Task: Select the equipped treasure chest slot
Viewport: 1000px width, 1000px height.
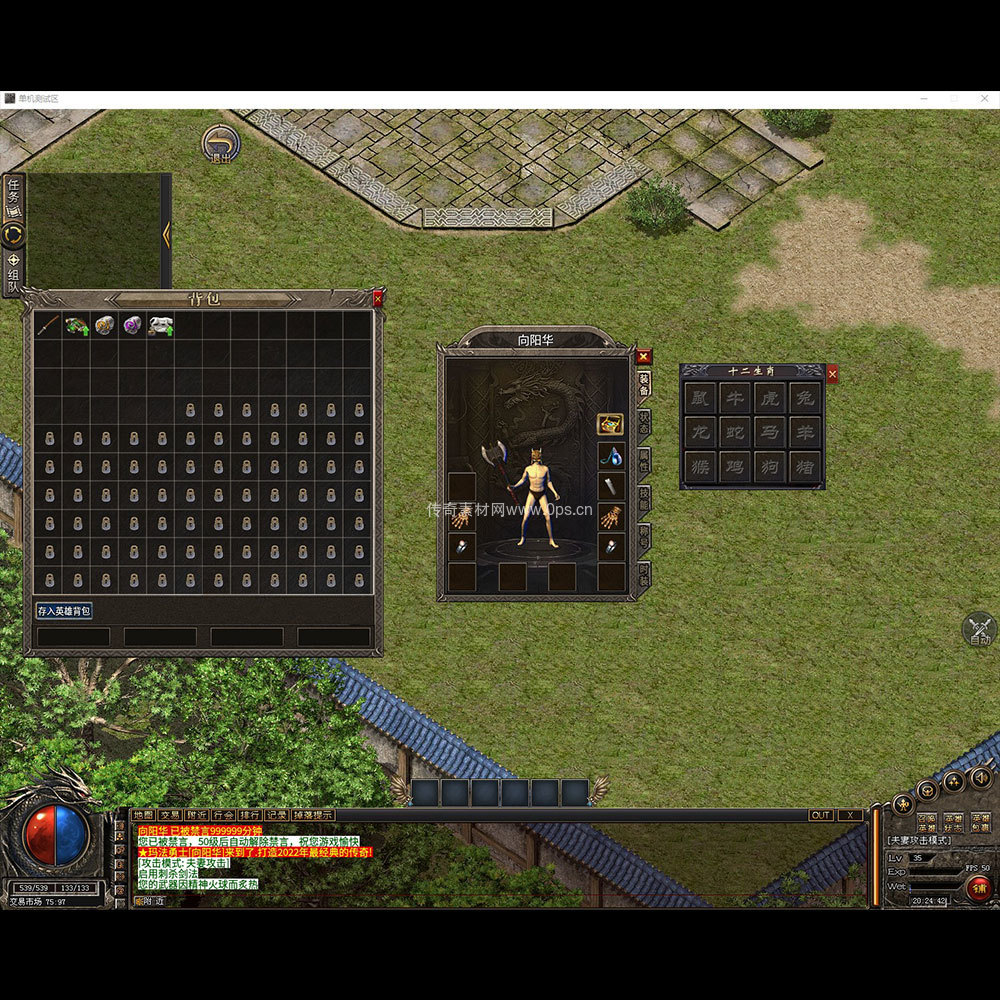Action: pos(611,424)
